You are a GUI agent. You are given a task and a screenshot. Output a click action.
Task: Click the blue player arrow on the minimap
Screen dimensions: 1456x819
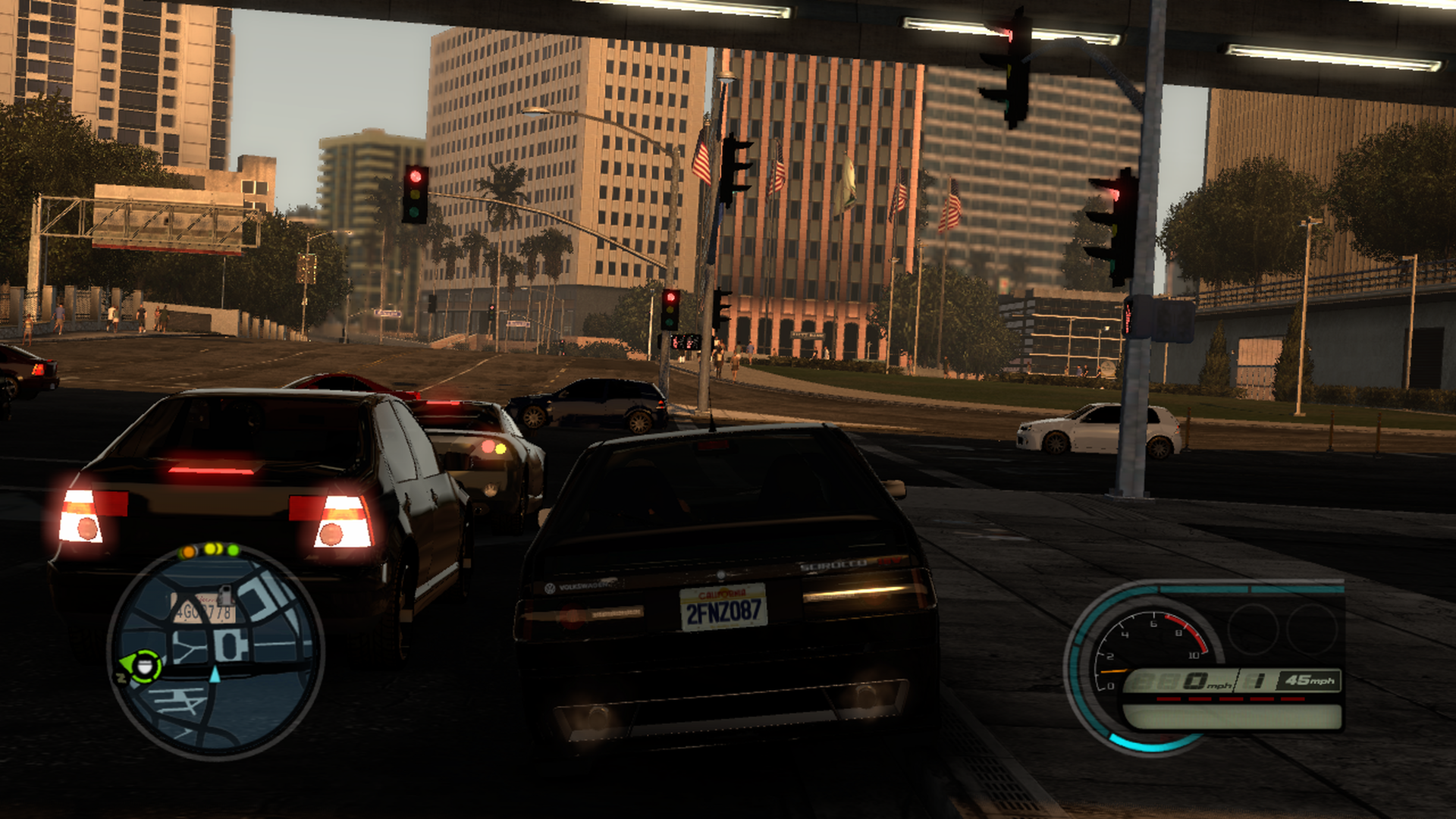[x=215, y=674]
